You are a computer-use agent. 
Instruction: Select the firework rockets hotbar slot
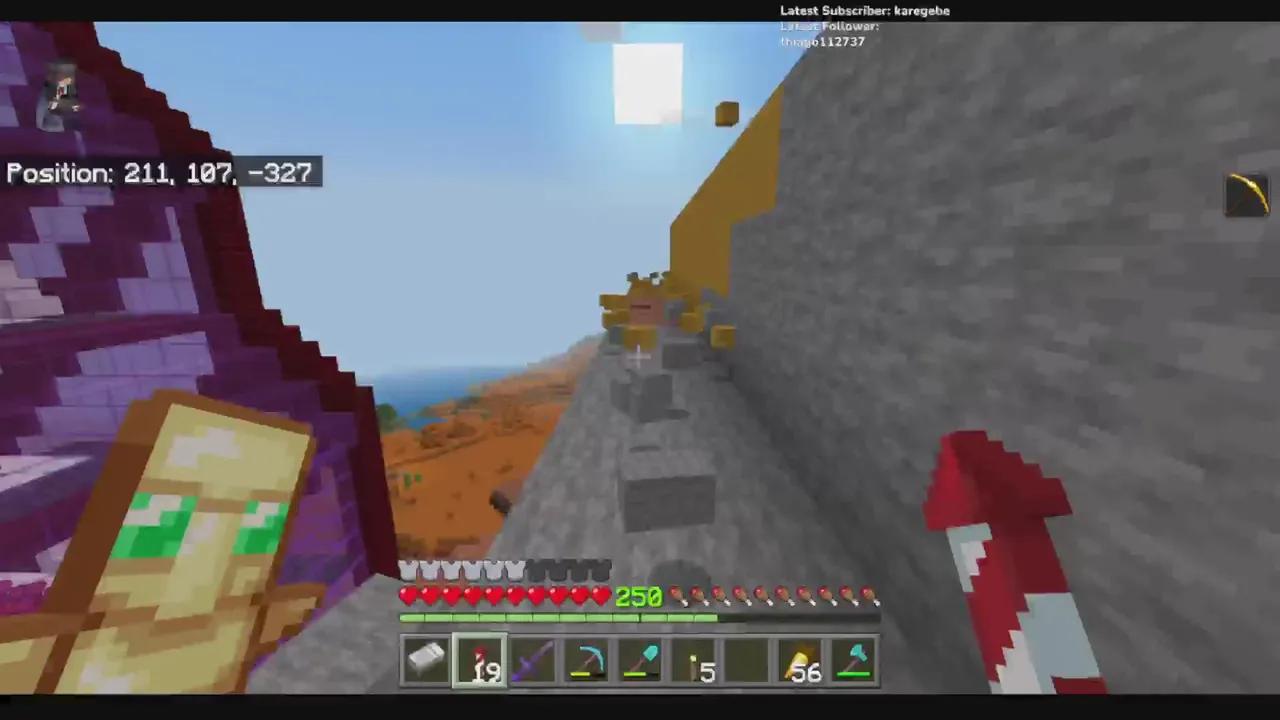480,660
